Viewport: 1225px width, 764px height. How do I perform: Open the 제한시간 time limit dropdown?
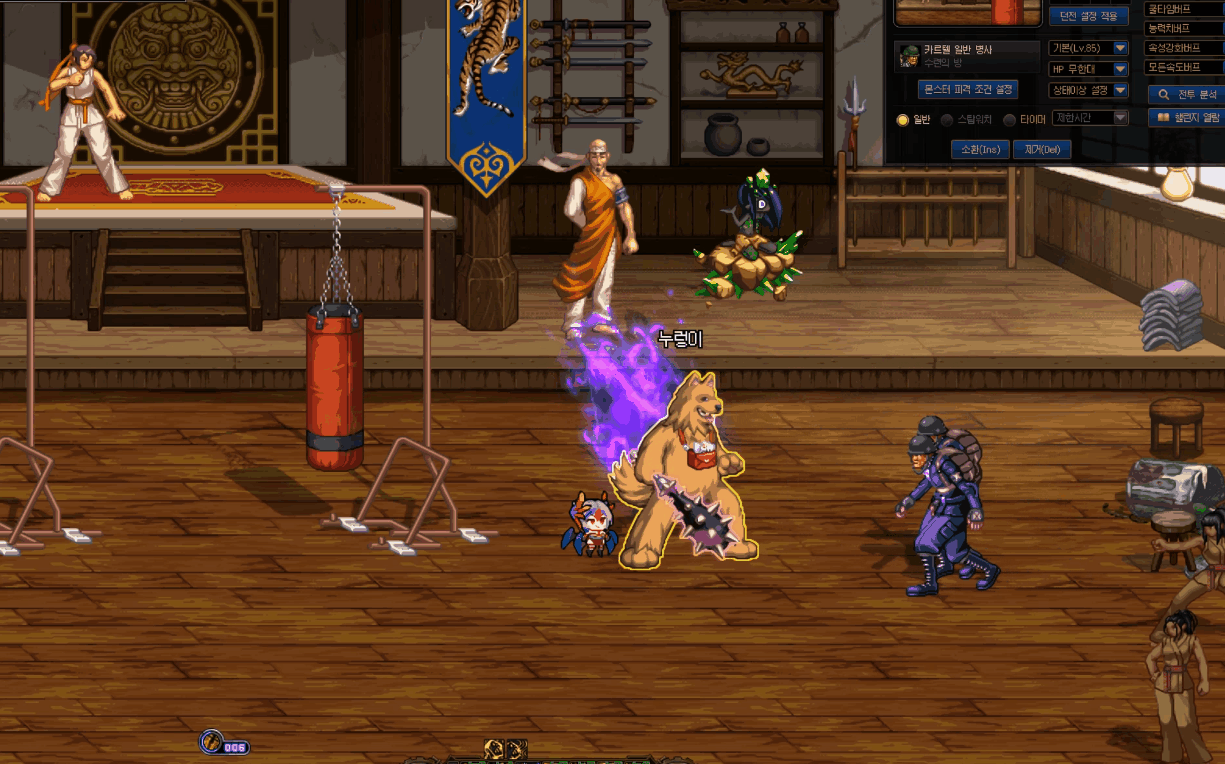coord(1120,118)
